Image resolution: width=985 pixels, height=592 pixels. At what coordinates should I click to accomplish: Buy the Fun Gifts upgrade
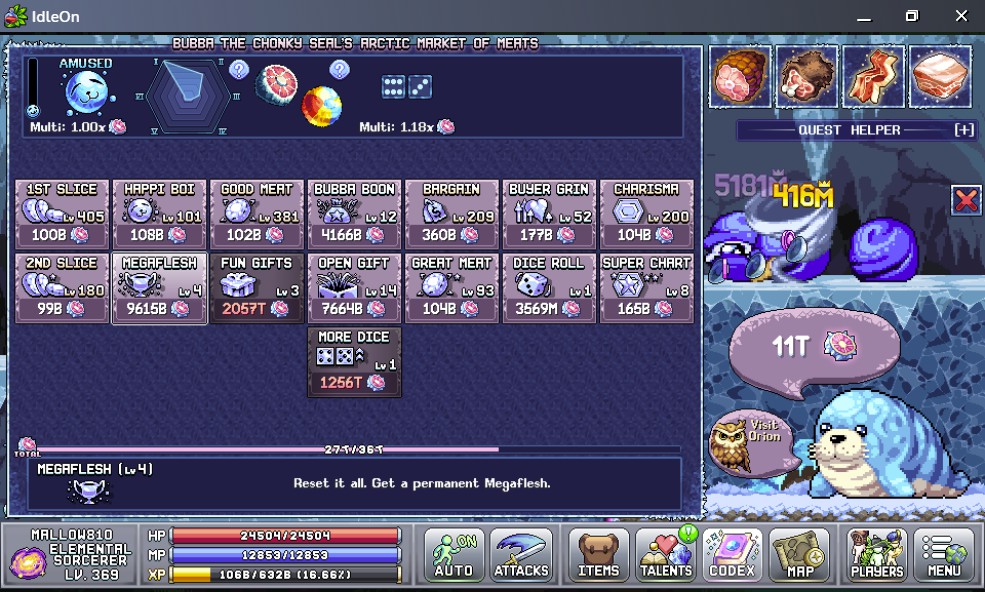pos(257,288)
